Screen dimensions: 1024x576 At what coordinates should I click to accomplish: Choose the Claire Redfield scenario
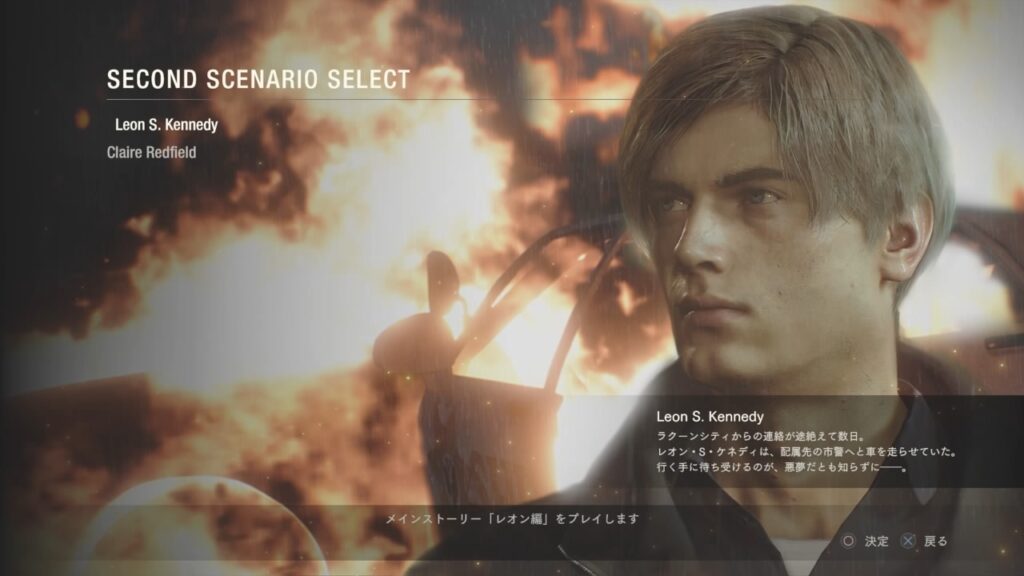[152, 153]
